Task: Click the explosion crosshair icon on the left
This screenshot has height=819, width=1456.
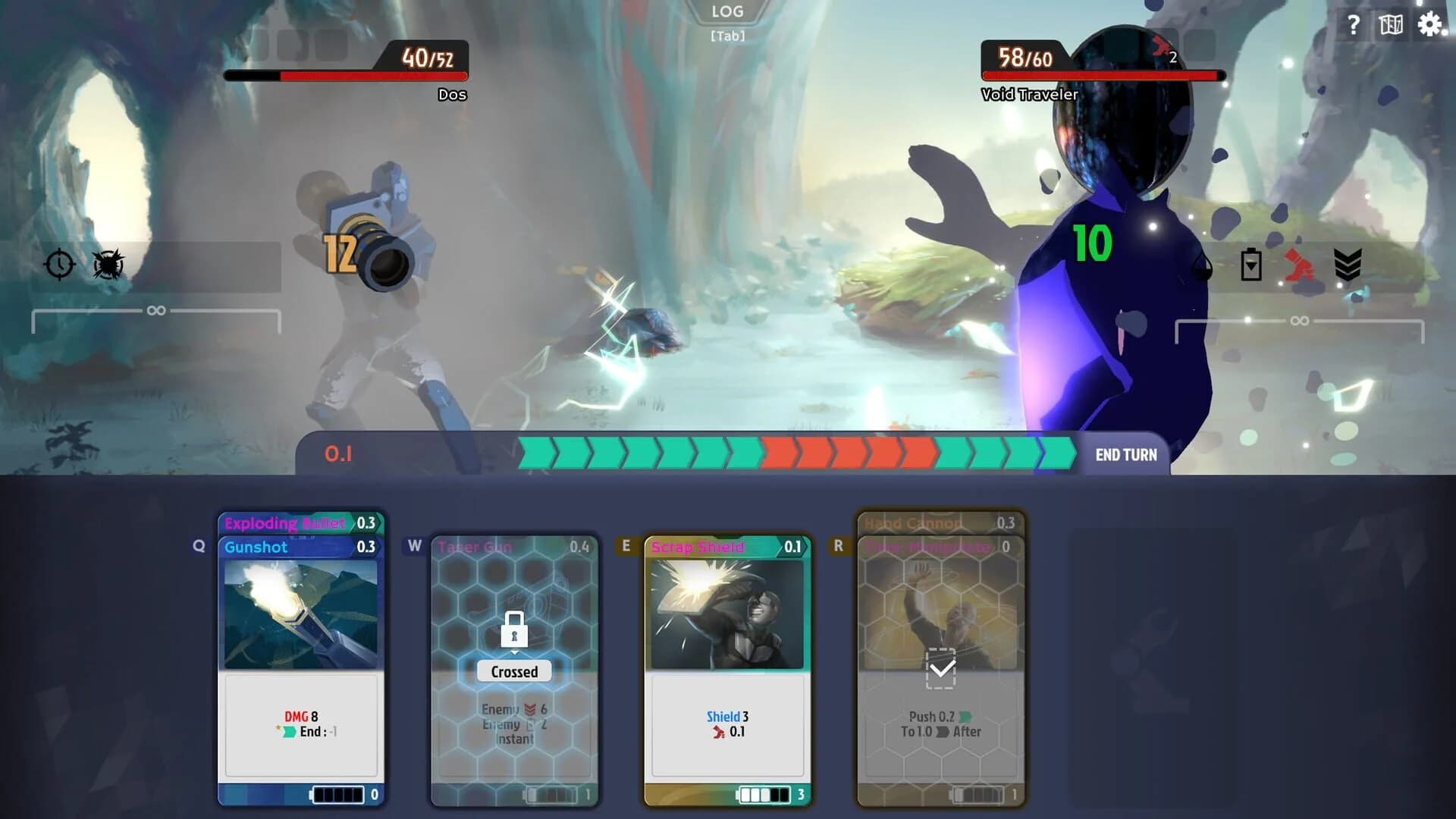Action: click(x=108, y=265)
